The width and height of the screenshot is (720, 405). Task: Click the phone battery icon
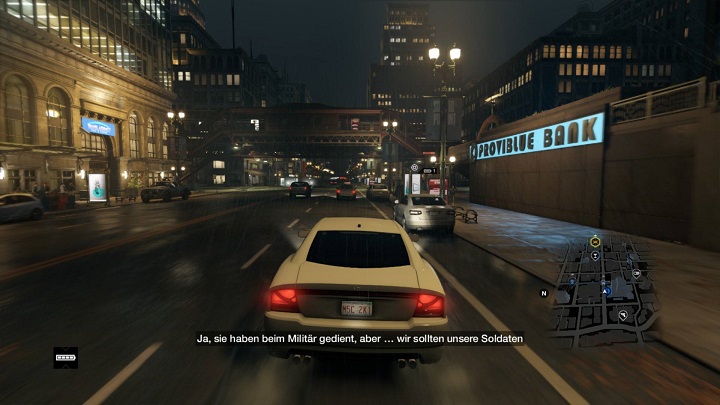[65, 356]
